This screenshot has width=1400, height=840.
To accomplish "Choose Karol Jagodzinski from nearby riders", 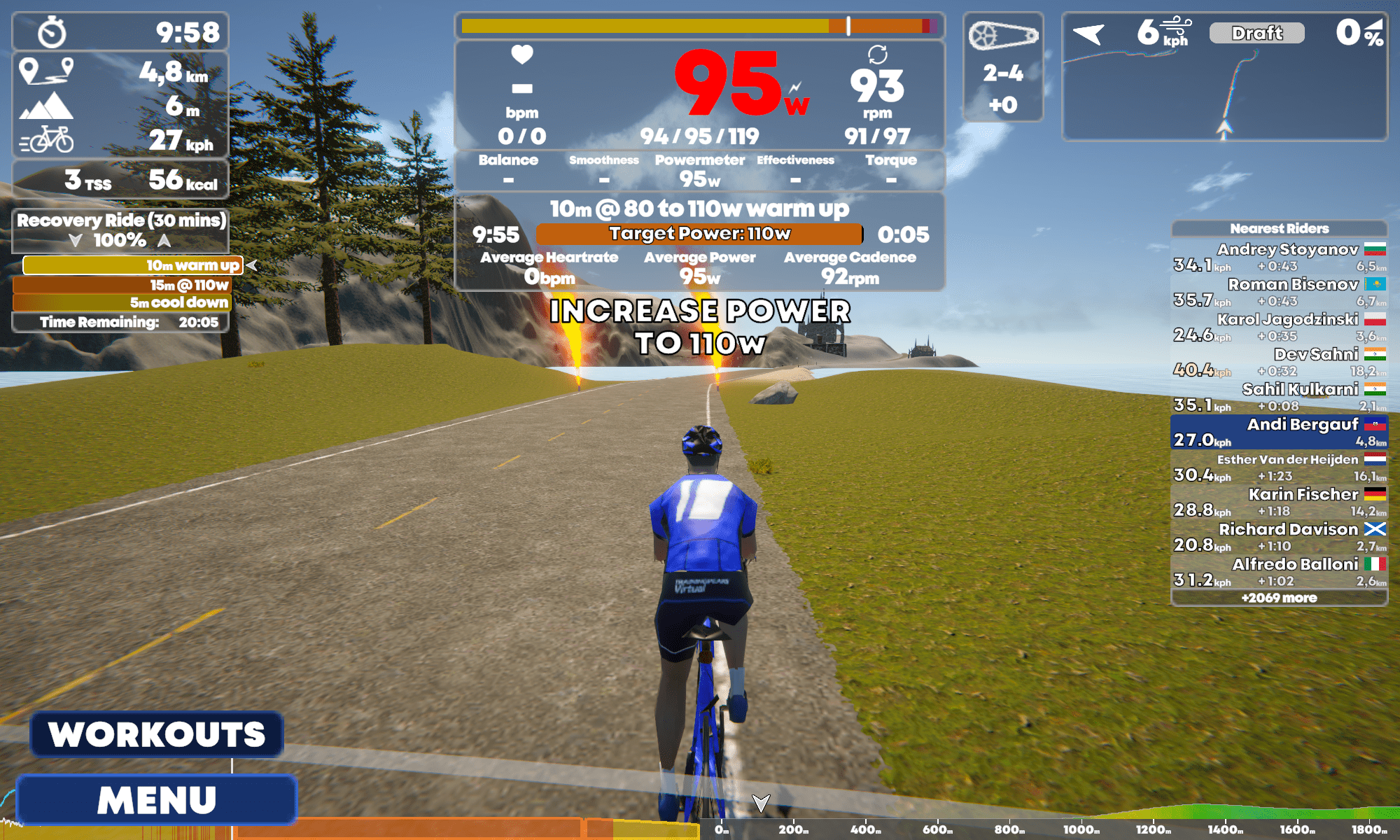I will tap(1279, 327).
